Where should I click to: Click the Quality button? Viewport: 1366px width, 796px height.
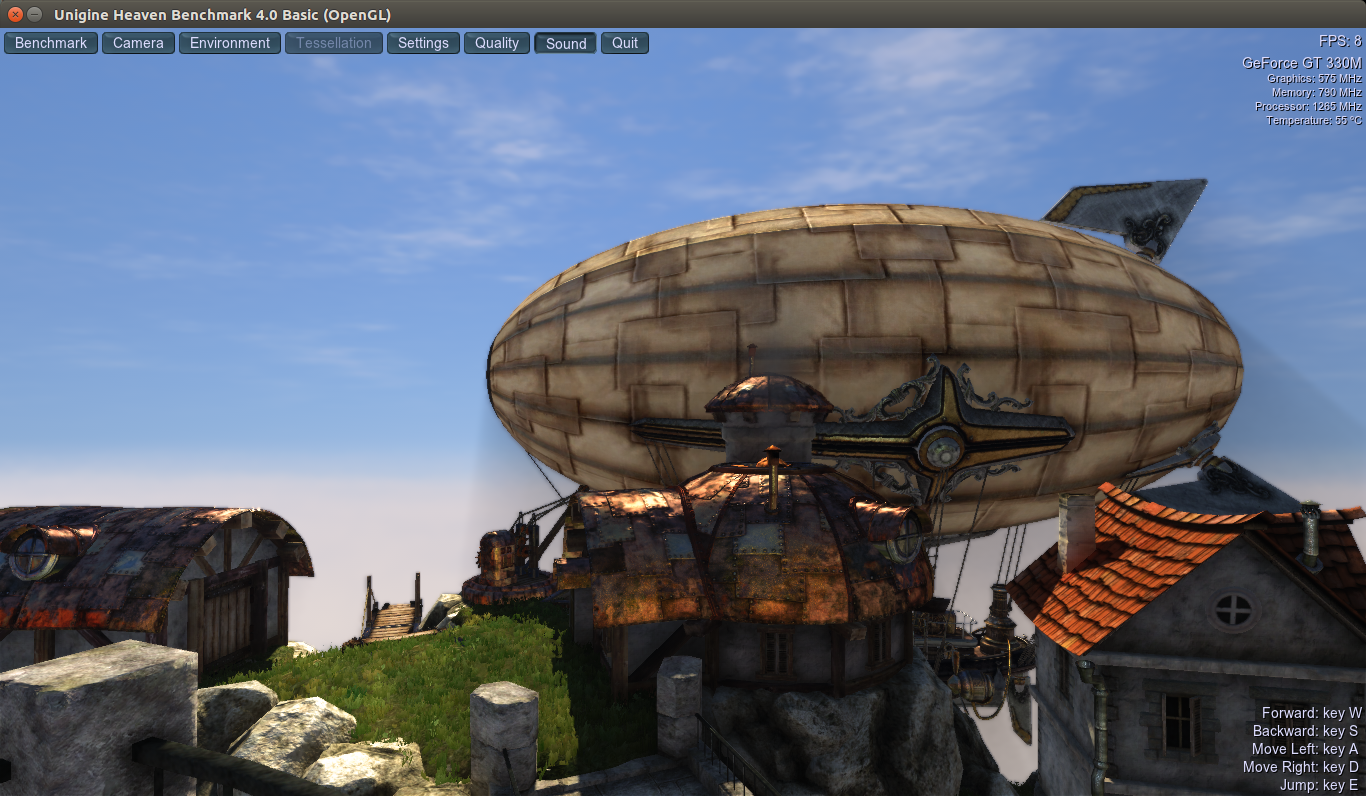pos(497,43)
